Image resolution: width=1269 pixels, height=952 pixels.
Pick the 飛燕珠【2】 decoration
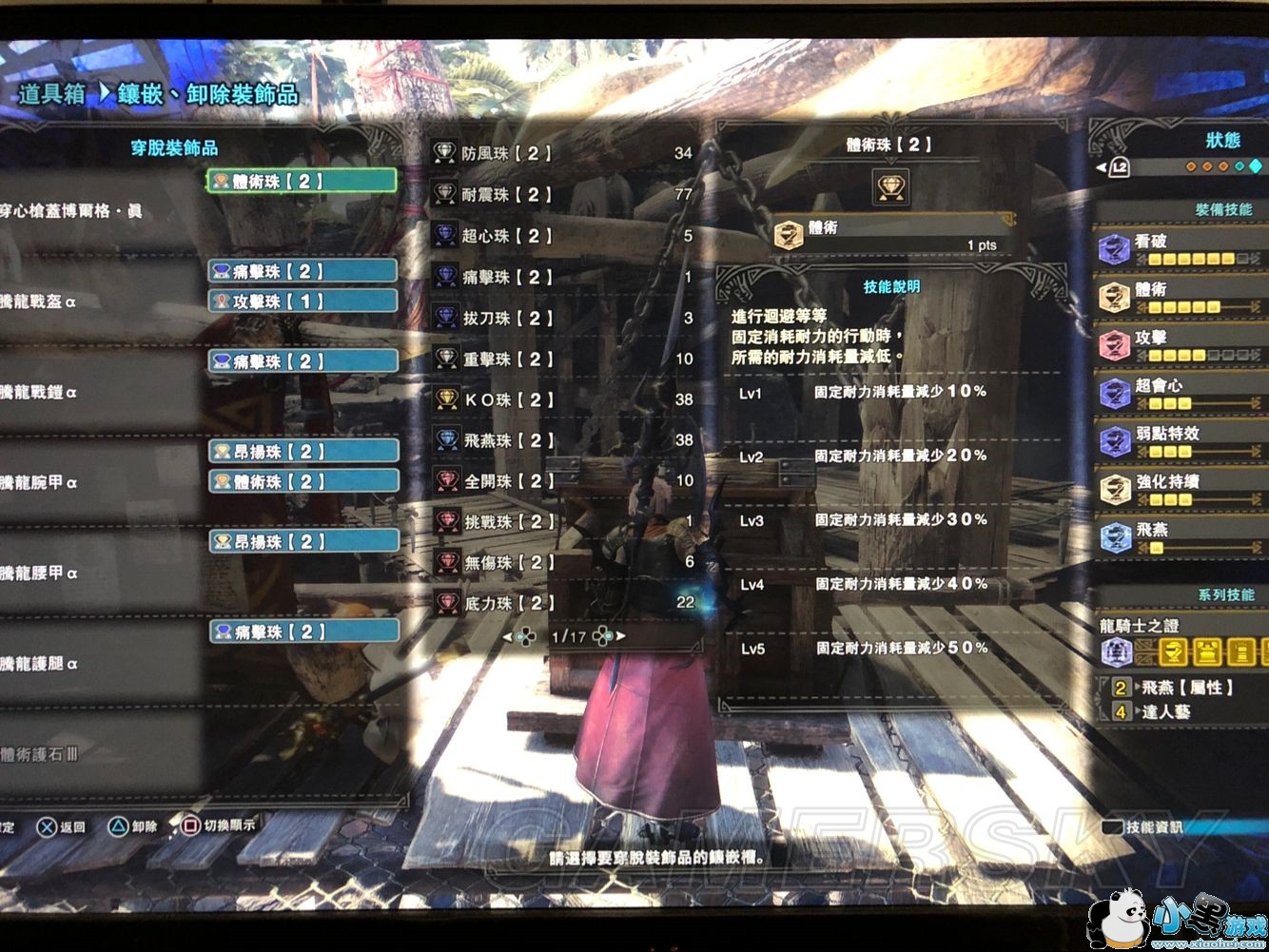[x=506, y=441]
